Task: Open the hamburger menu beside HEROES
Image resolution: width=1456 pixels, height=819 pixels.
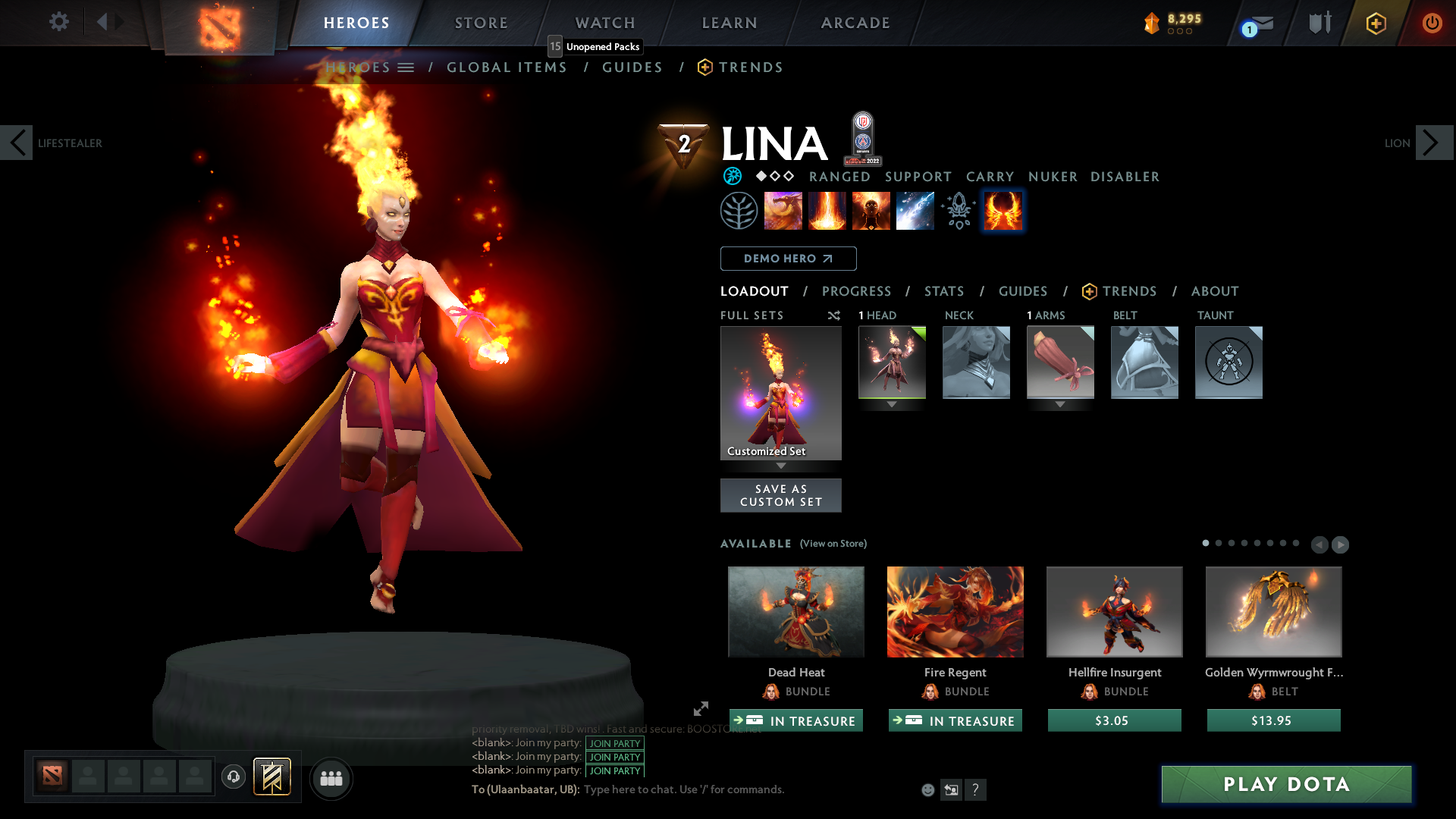Action: [x=406, y=67]
